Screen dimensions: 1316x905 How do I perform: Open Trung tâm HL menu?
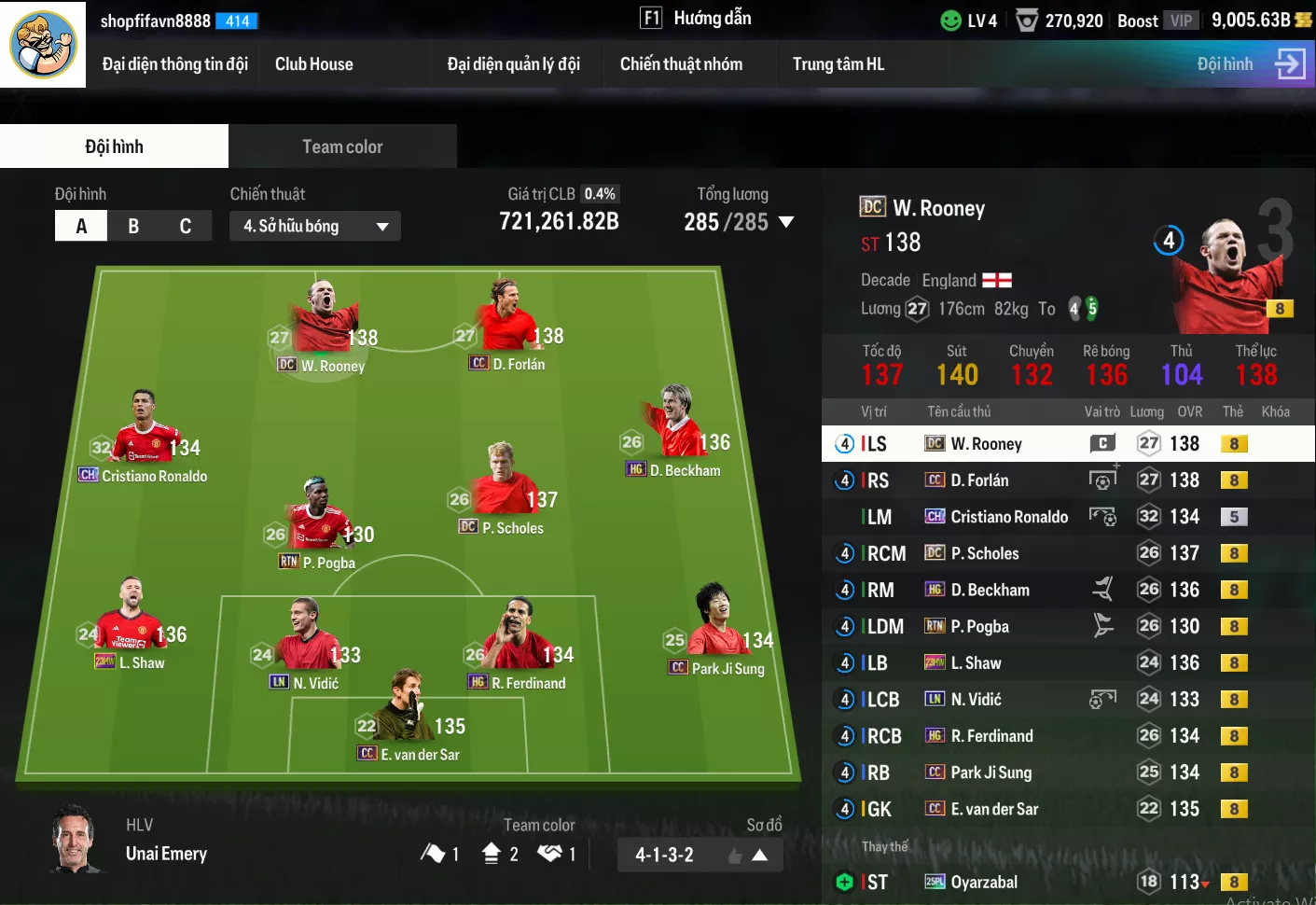pyautogui.click(x=838, y=64)
